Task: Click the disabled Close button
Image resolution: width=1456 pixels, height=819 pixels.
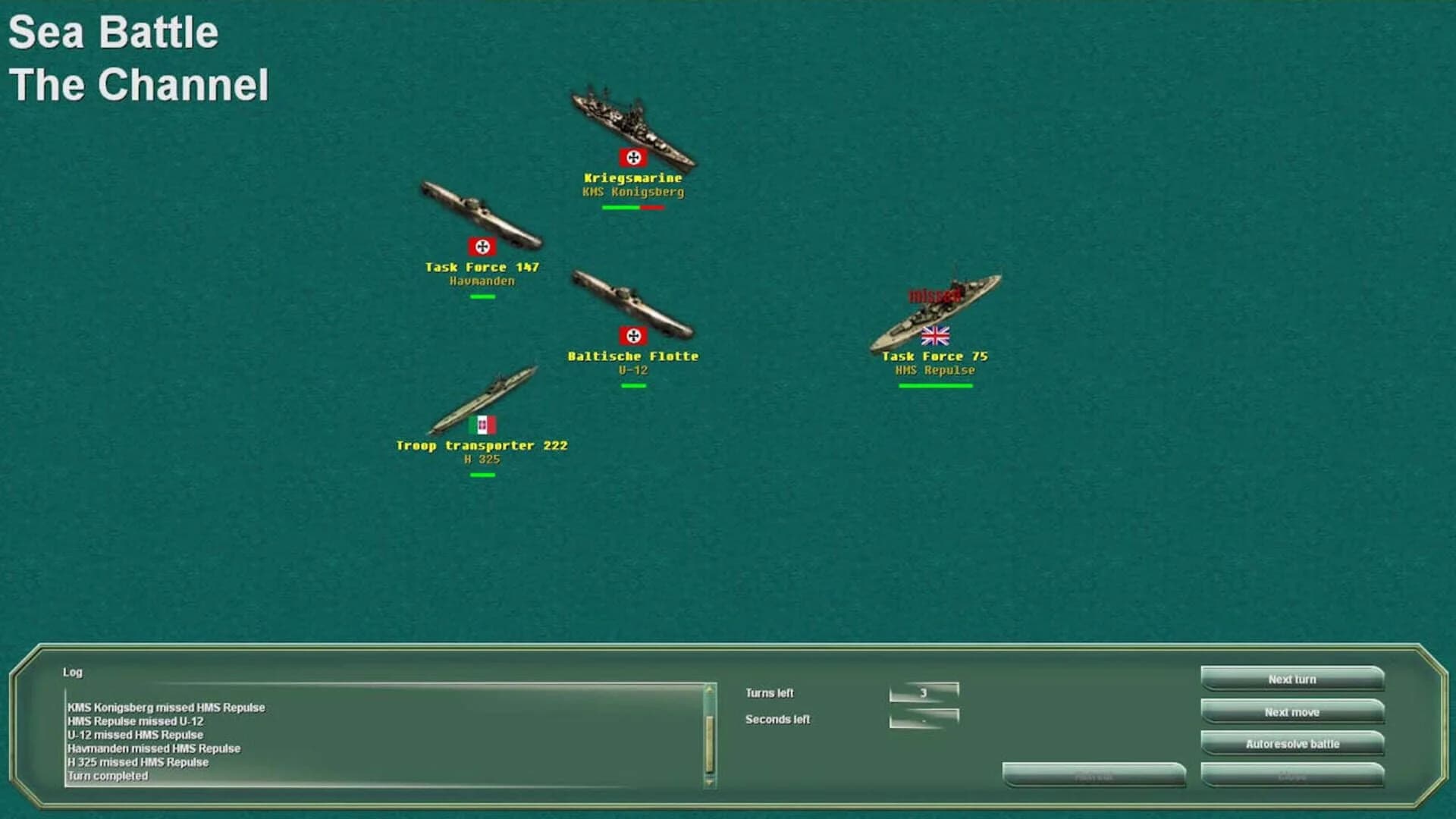Action: (1291, 775)
